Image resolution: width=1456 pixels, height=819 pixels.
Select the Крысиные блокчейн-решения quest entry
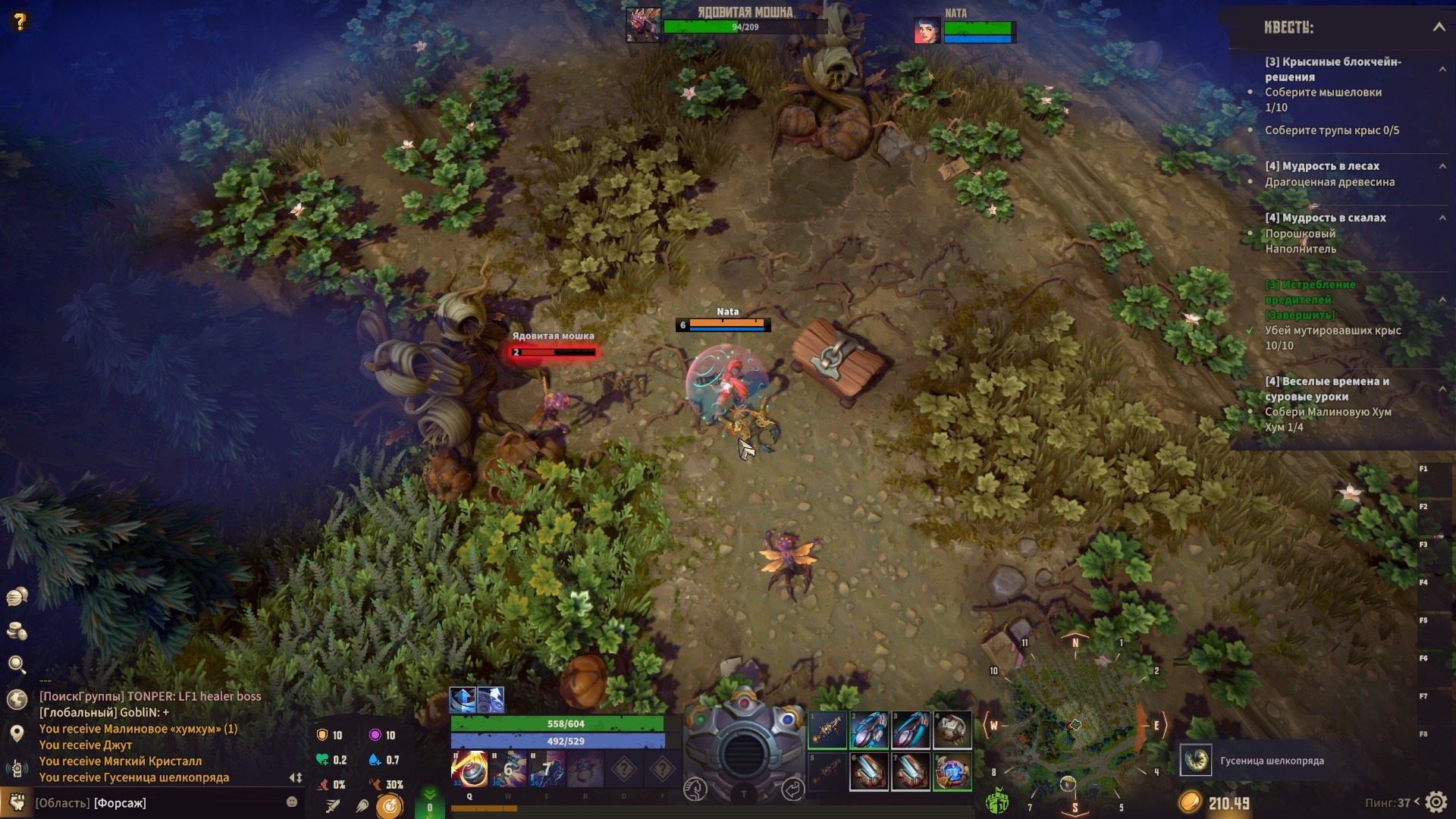(x=1332, y=69)
